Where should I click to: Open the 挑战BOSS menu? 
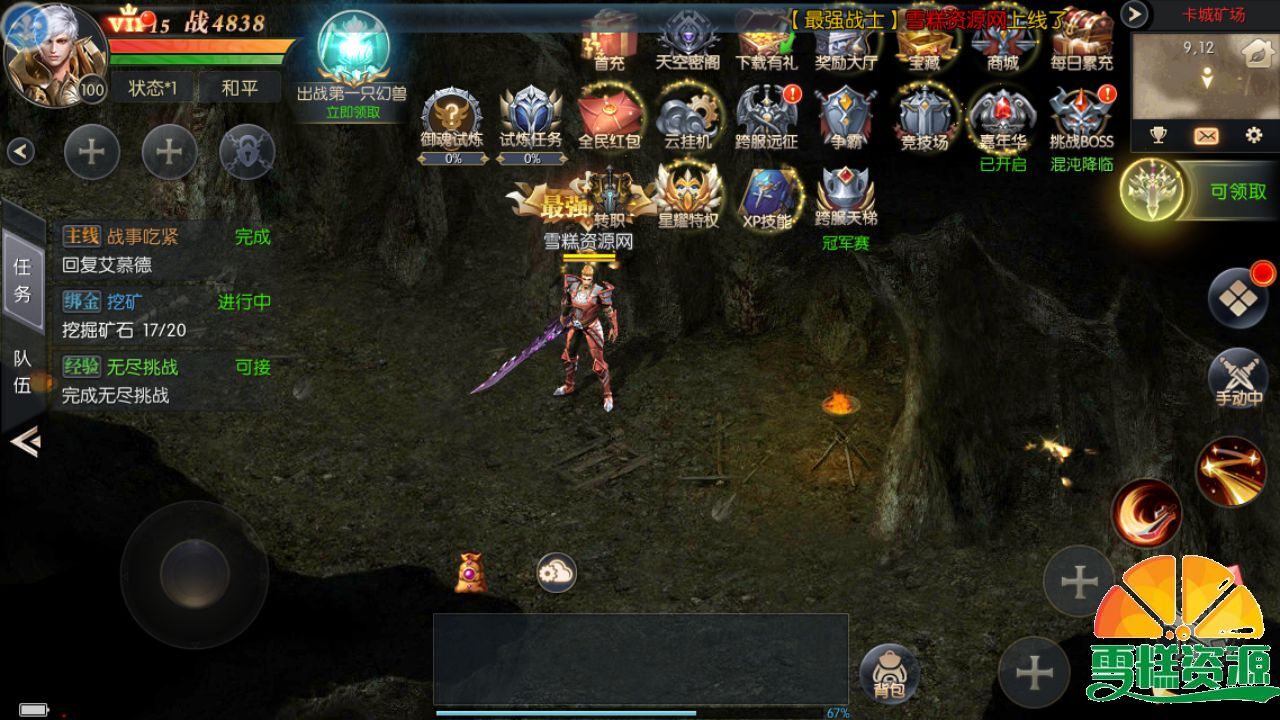point(1081,116)
